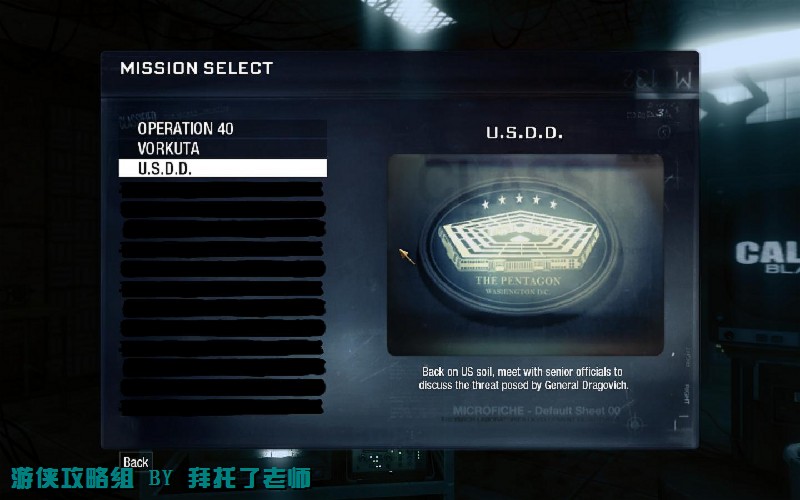Image resolution: width=800 pixels, height=500 pixels.
Task: Open the Pentagon mission preview image
Action: coord(525,255)
